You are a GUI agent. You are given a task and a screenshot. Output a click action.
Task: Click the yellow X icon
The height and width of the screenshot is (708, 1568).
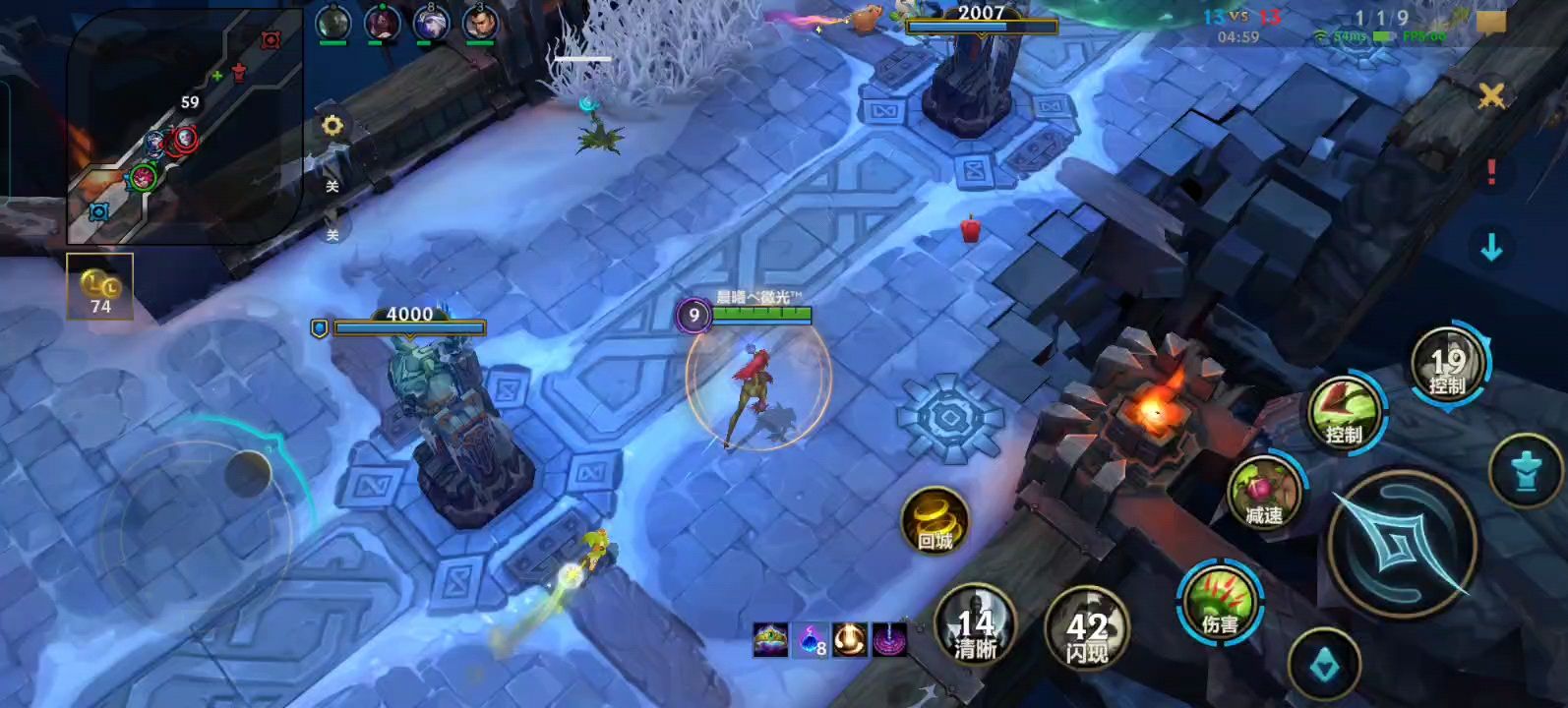coord(1491,95)
